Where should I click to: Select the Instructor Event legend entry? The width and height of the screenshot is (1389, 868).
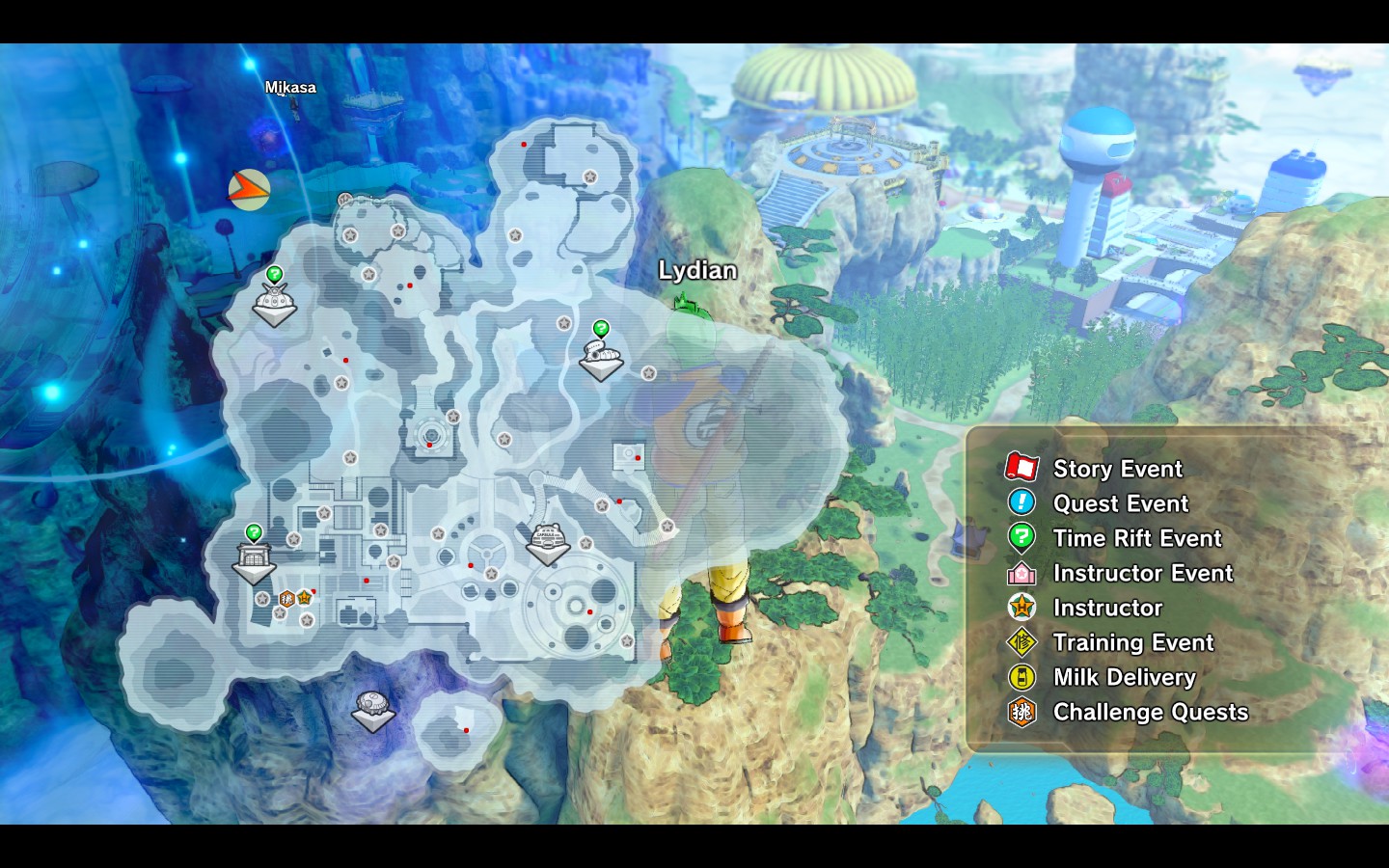[x=1142, y=573]
